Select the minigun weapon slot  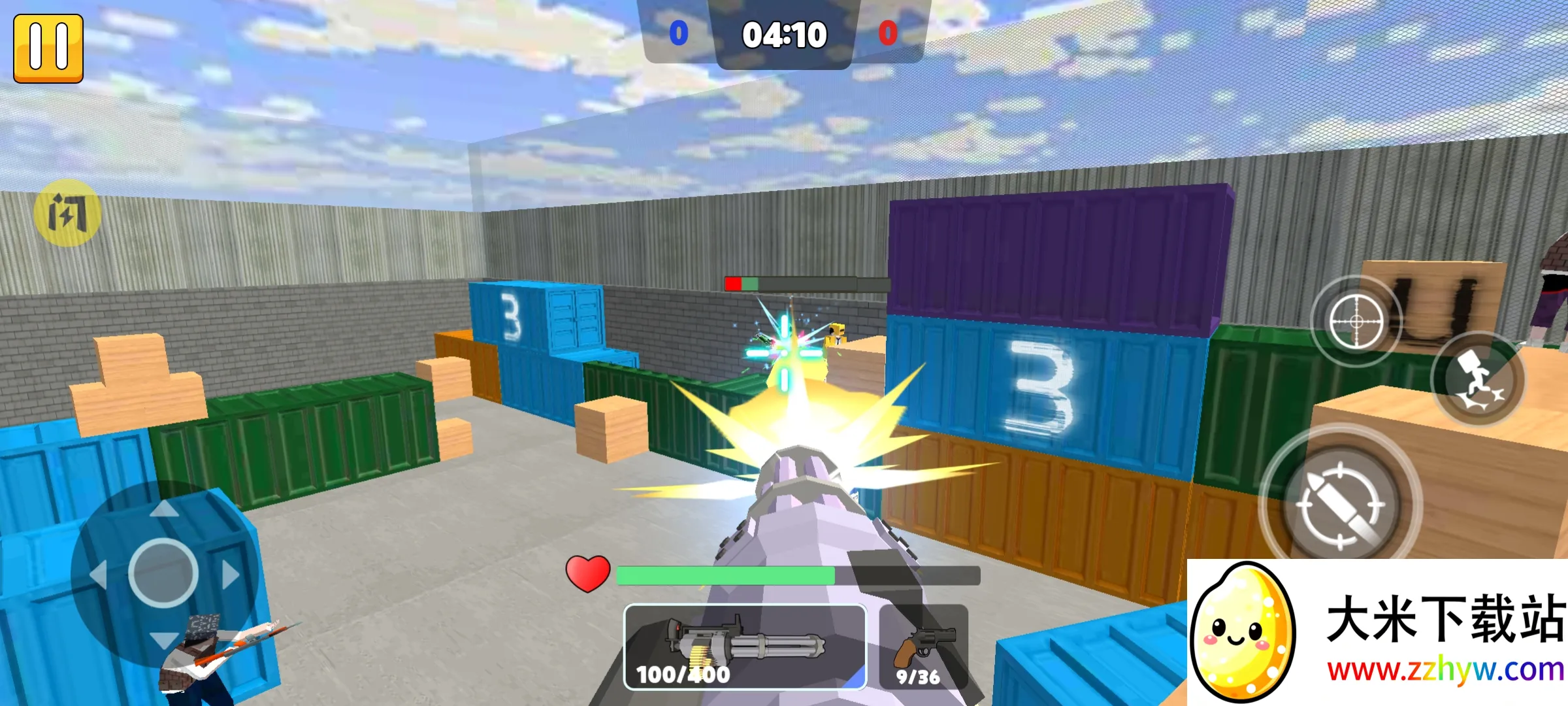pos(745,647)
